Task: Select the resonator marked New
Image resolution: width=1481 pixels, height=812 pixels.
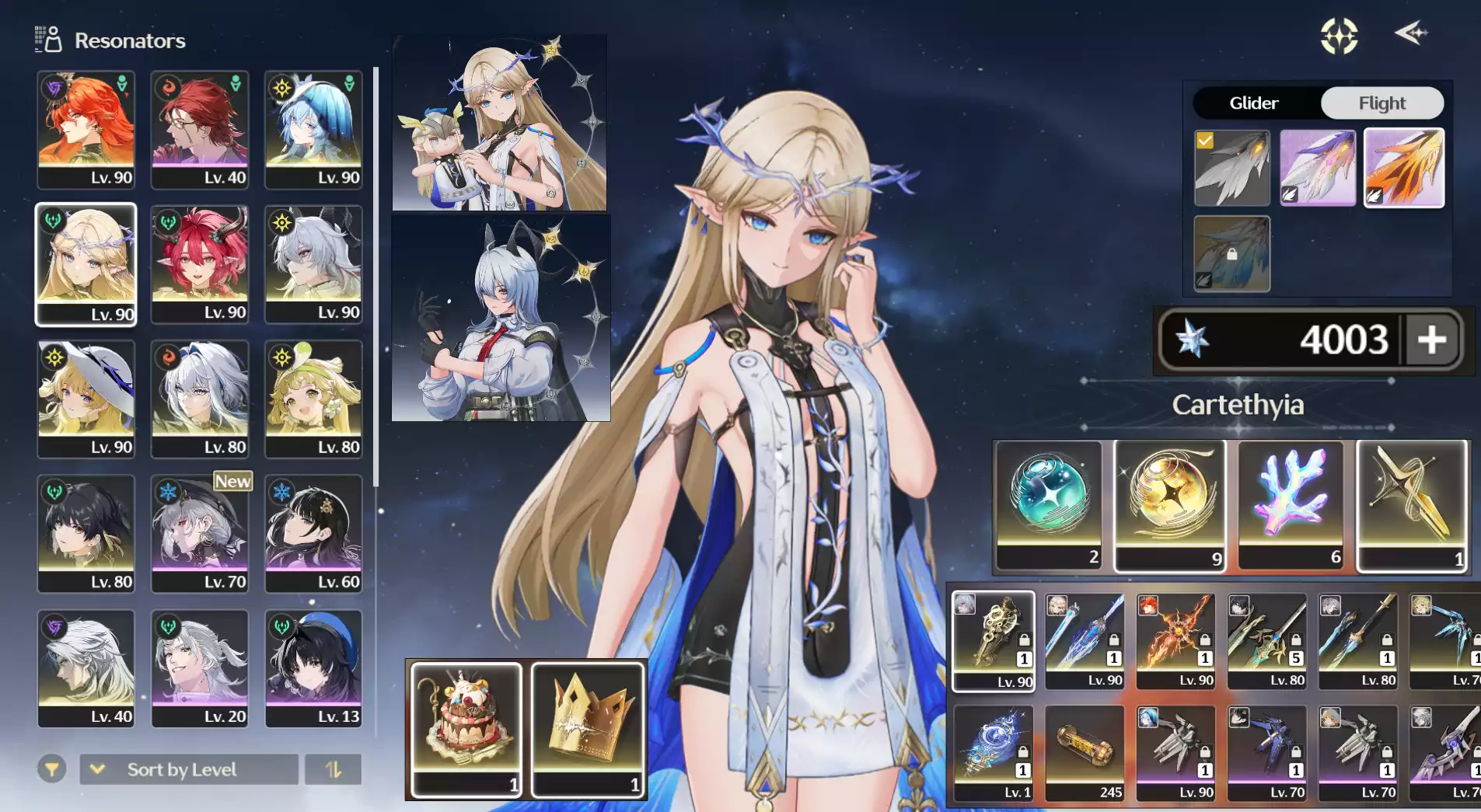Action: [x=200, y=533]
